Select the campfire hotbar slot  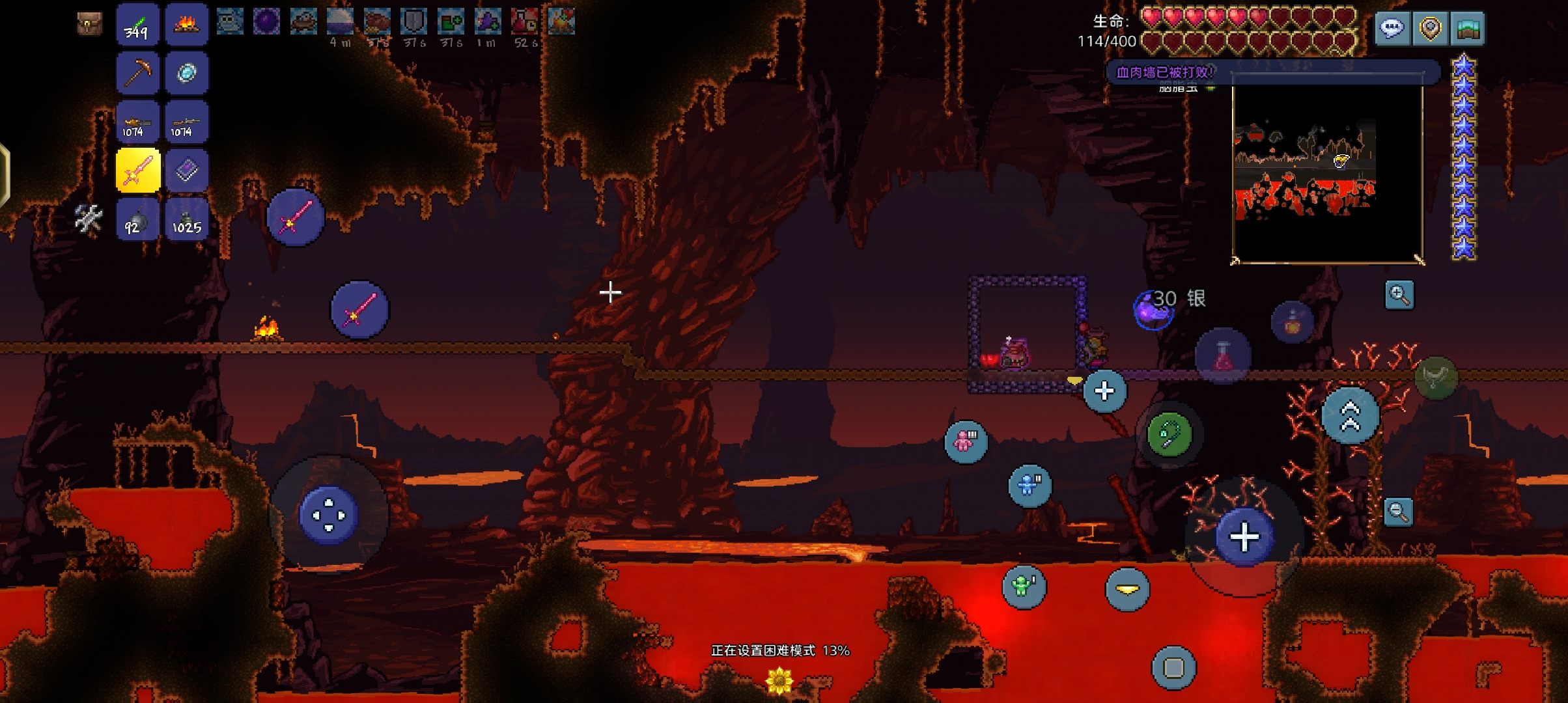point(186,25)
